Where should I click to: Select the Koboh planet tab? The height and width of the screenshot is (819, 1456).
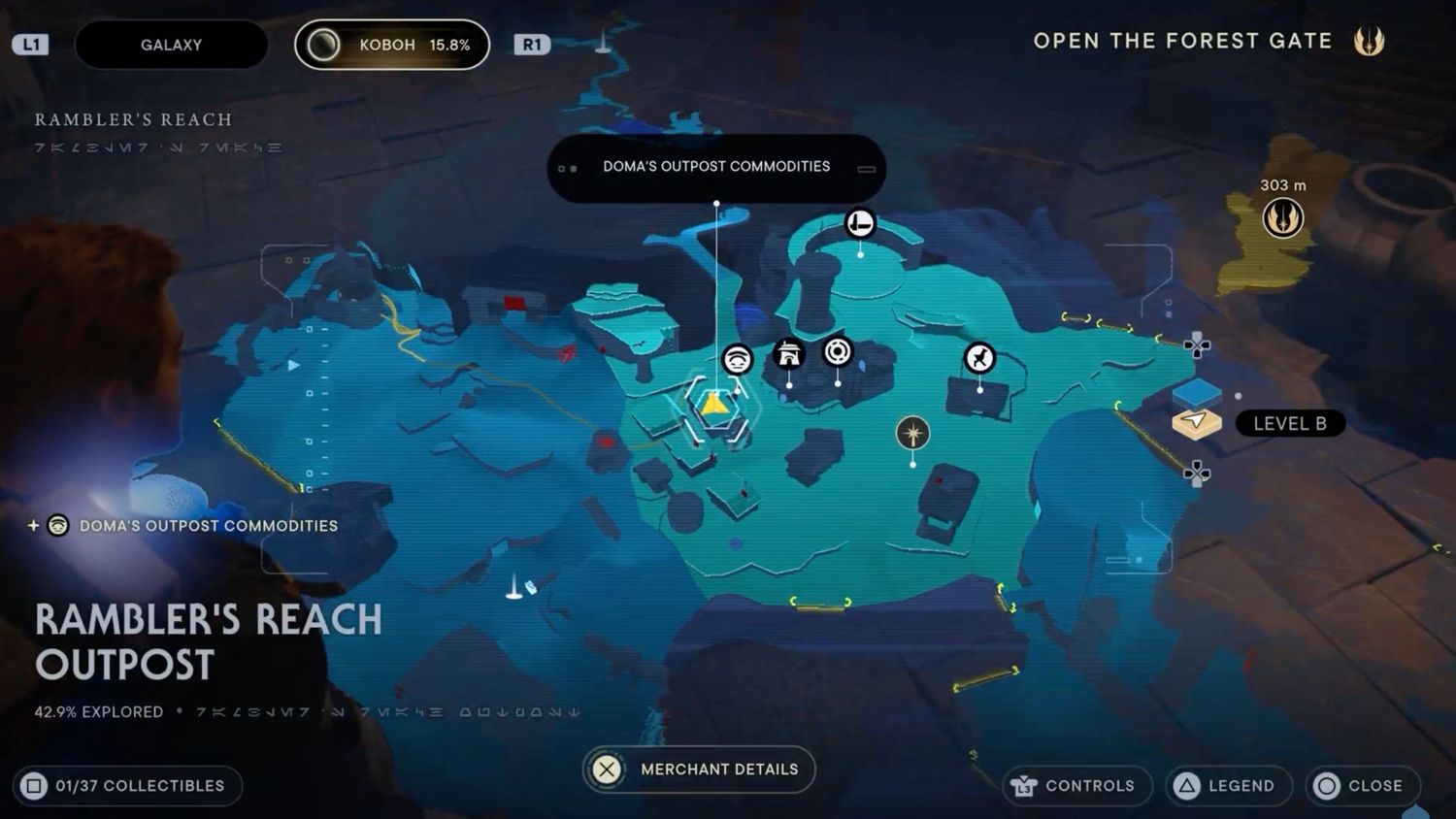[x=392, y=45]
